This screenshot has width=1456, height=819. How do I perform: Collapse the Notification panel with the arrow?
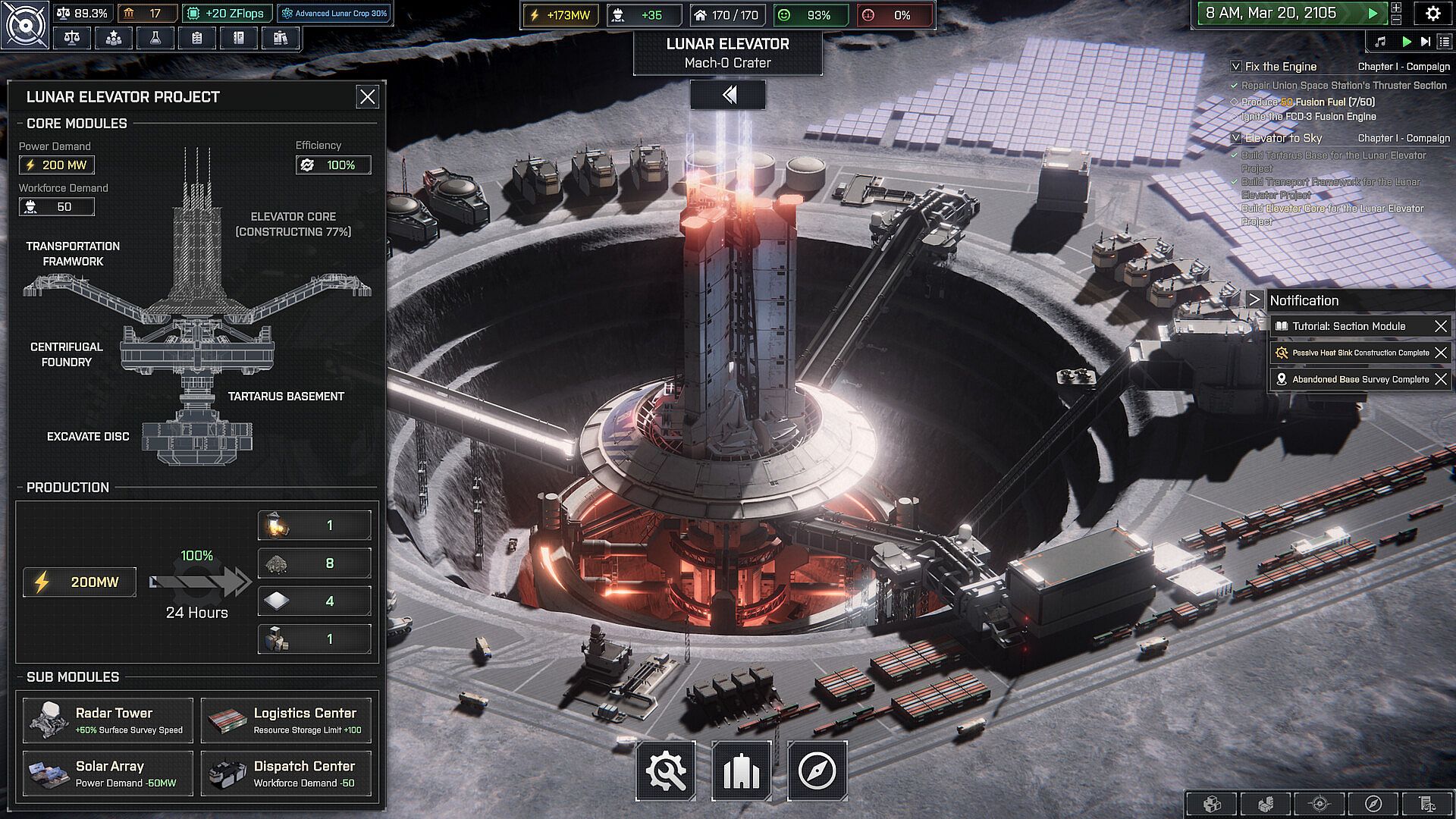click(1254, 300)
